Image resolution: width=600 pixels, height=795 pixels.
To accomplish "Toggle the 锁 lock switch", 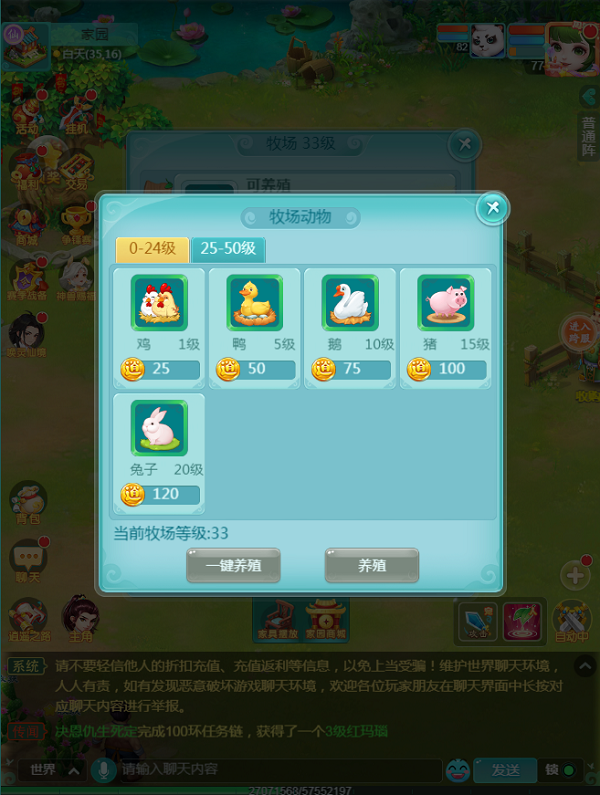I will click(x=560, y=770).
